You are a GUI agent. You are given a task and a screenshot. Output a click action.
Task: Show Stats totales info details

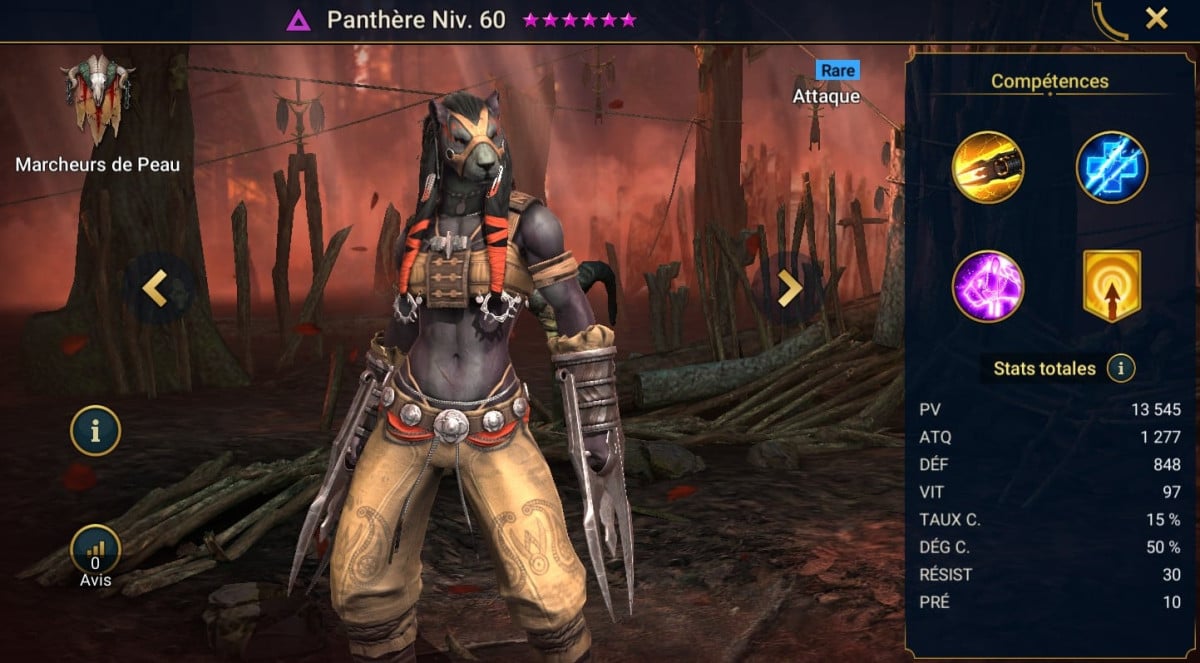coord(1121,368)
